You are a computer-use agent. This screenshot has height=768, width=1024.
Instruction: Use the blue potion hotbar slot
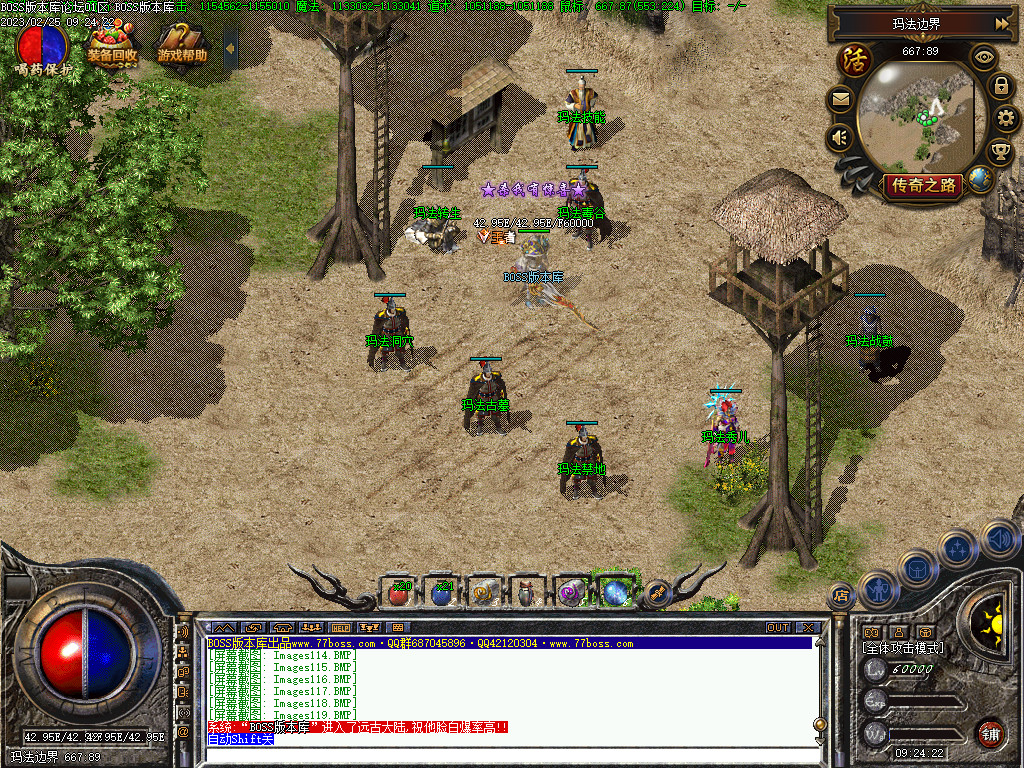(x=441, y=593)
